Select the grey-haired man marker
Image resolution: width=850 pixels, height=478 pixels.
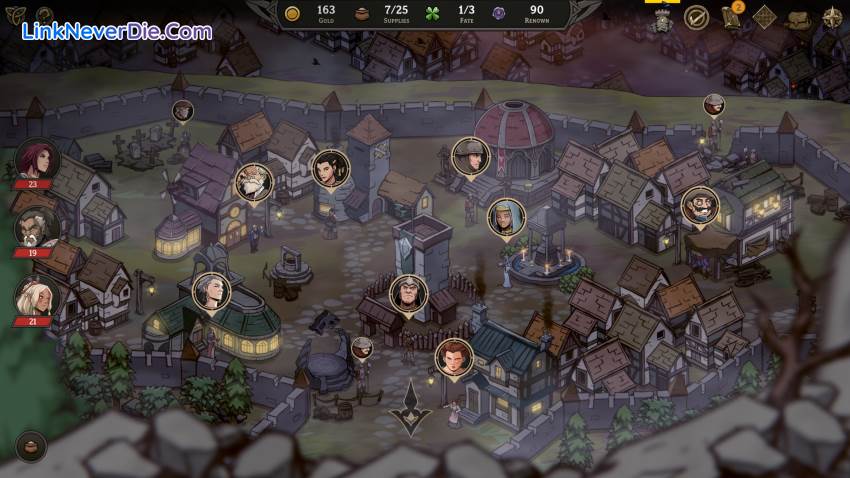coord(211,291)
